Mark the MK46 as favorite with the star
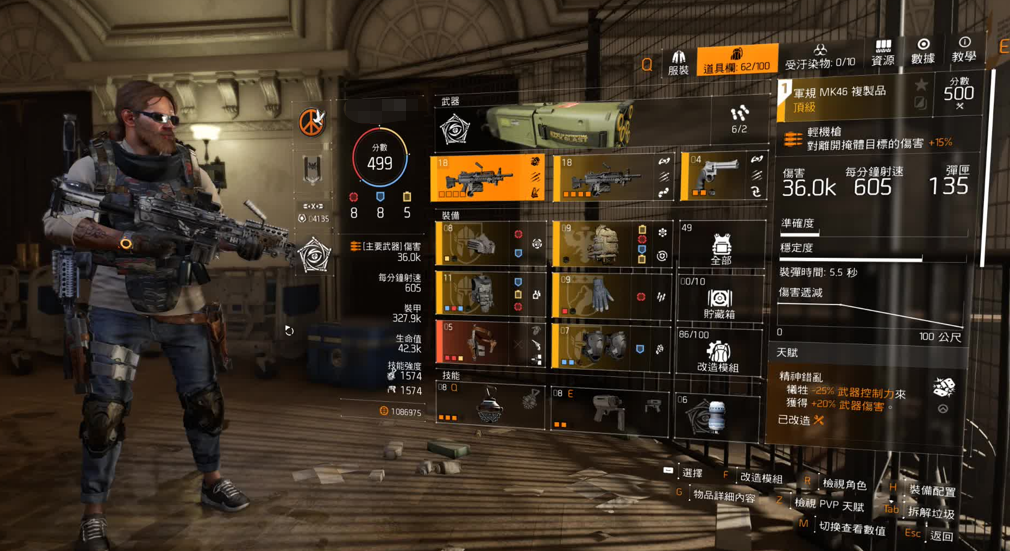This screenshot has width=1010, height=551. (x=922, y=85)
